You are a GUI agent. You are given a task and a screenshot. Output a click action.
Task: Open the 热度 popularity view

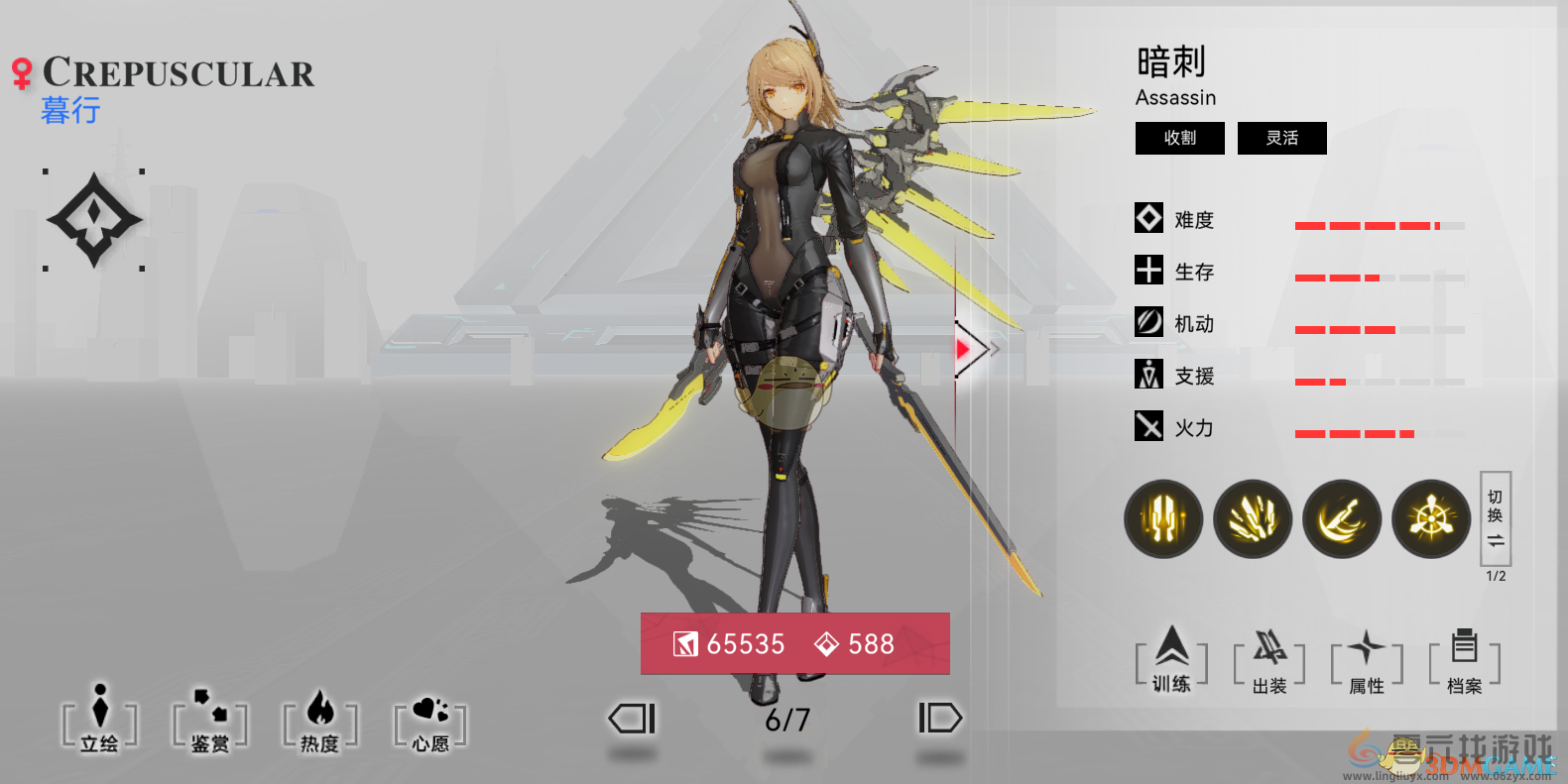(319, 726)
